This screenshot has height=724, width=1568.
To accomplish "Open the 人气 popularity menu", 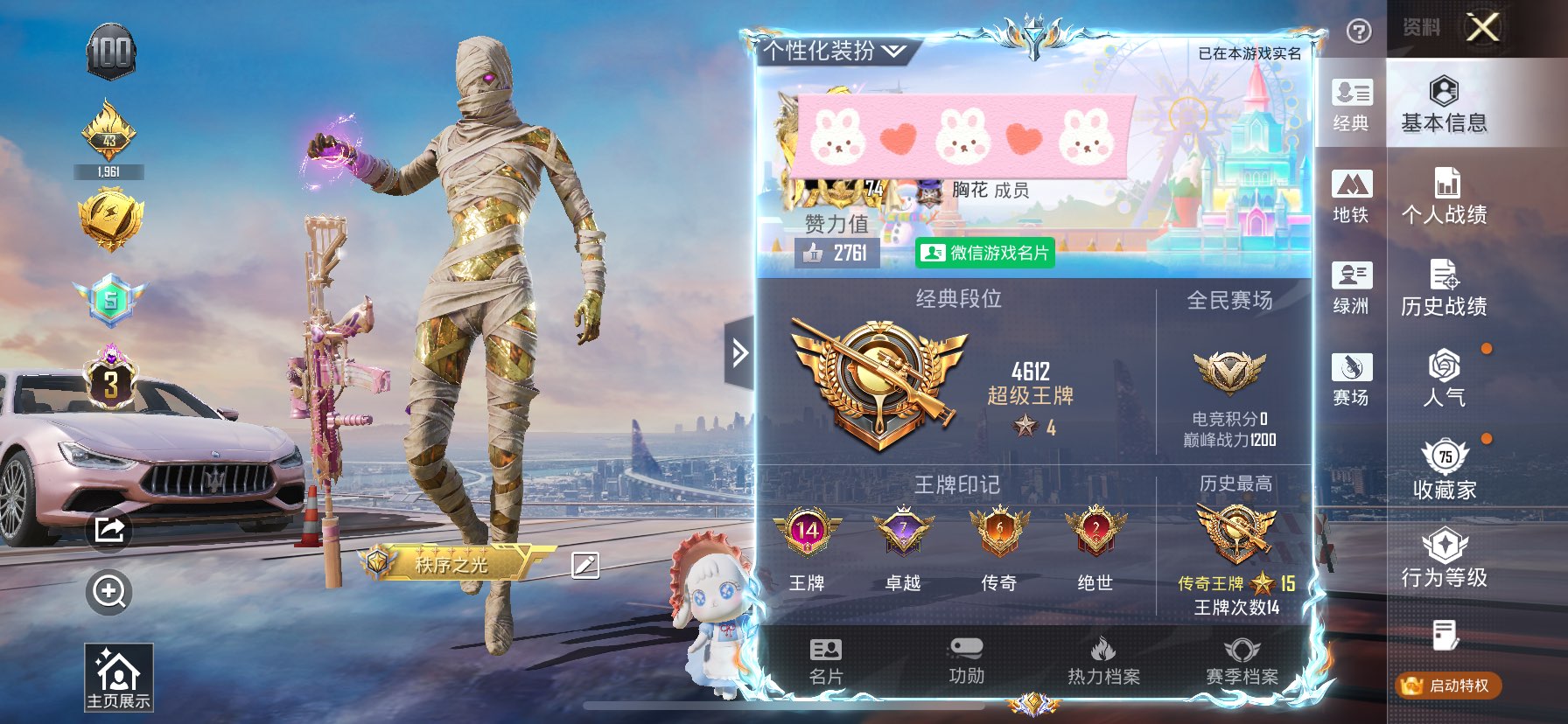I will [x=1444, y=379].
